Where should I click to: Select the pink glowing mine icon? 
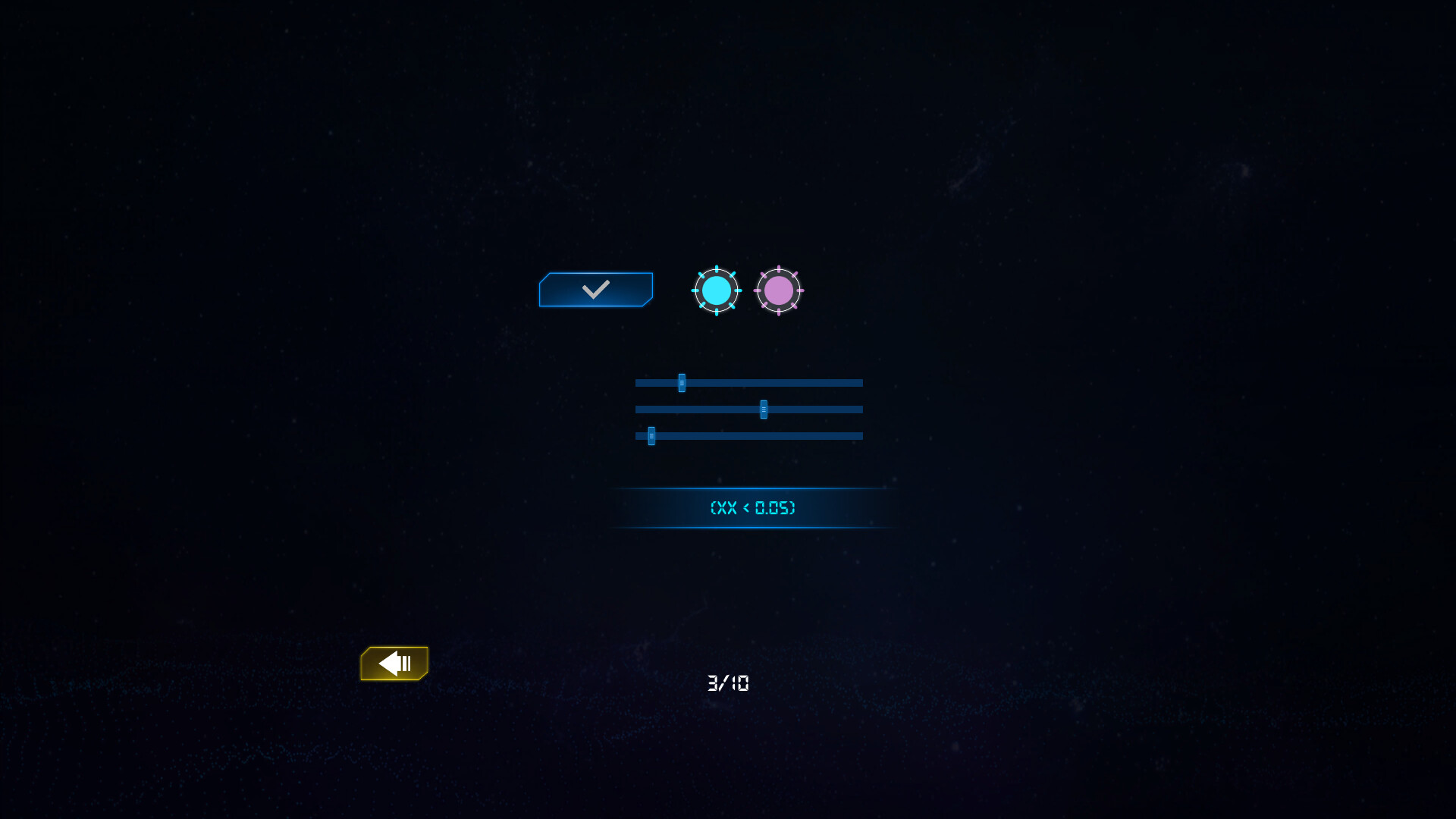(x=779, y=290)
